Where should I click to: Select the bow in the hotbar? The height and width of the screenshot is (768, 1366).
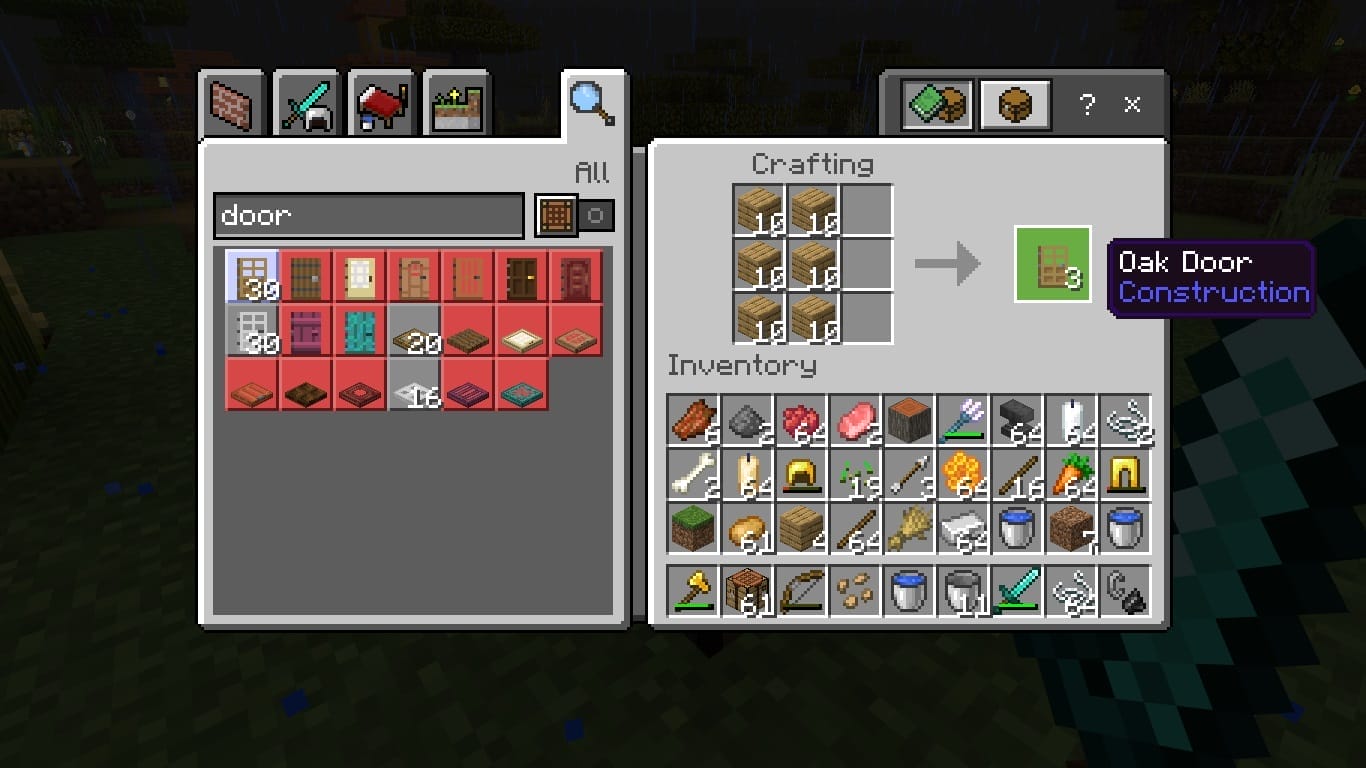click(x=802, y=591)
